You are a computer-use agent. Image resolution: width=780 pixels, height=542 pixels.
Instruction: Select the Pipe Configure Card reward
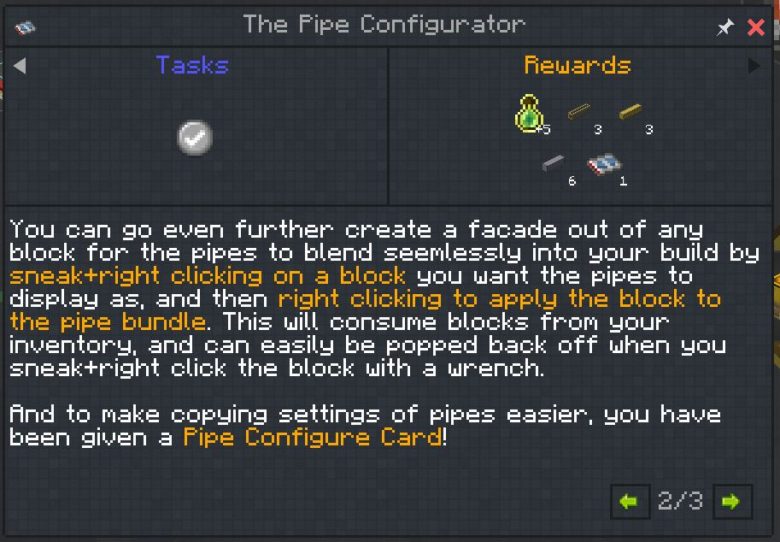[603, 165]
